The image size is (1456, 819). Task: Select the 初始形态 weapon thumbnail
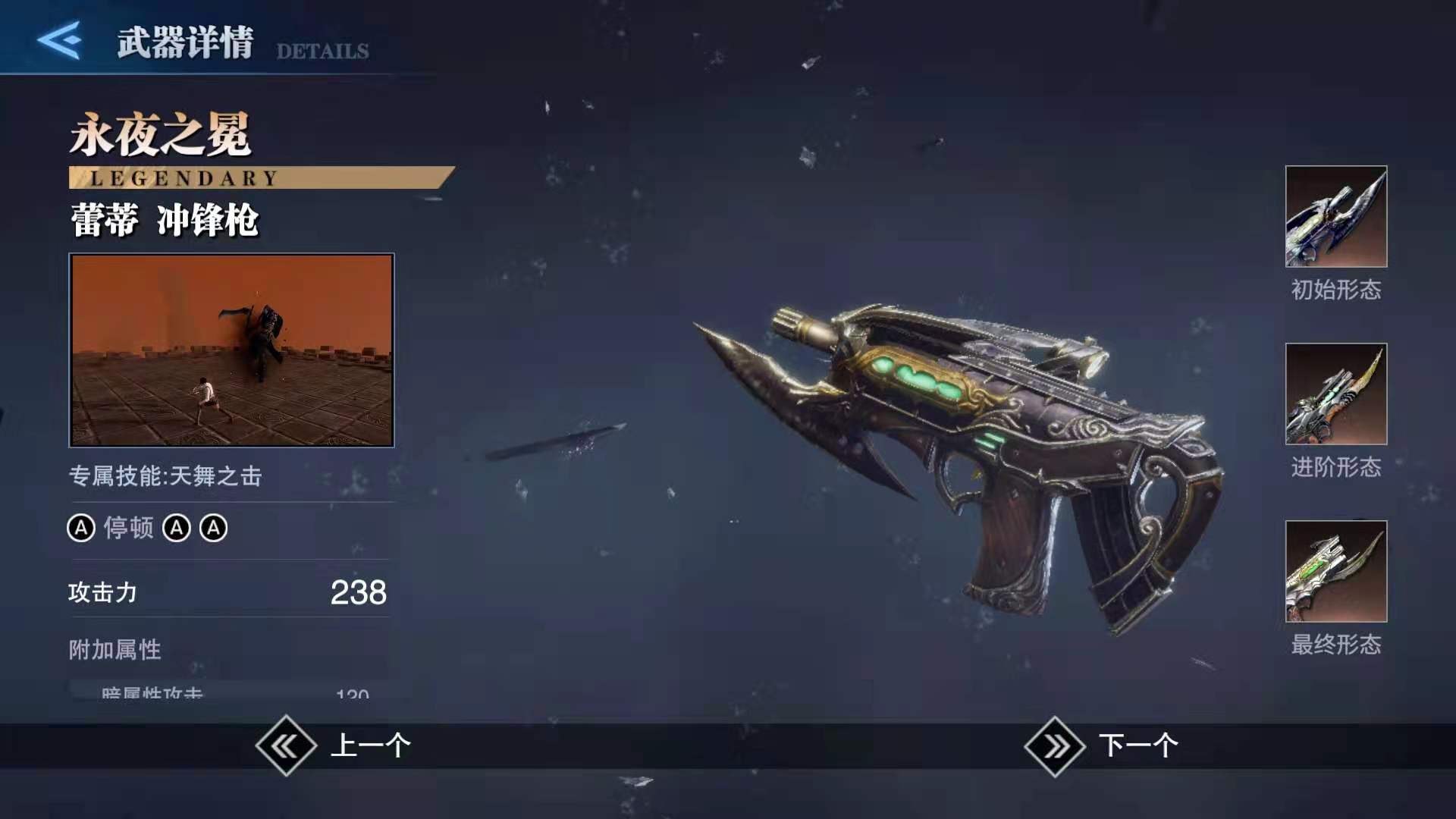pos(1335,217)
